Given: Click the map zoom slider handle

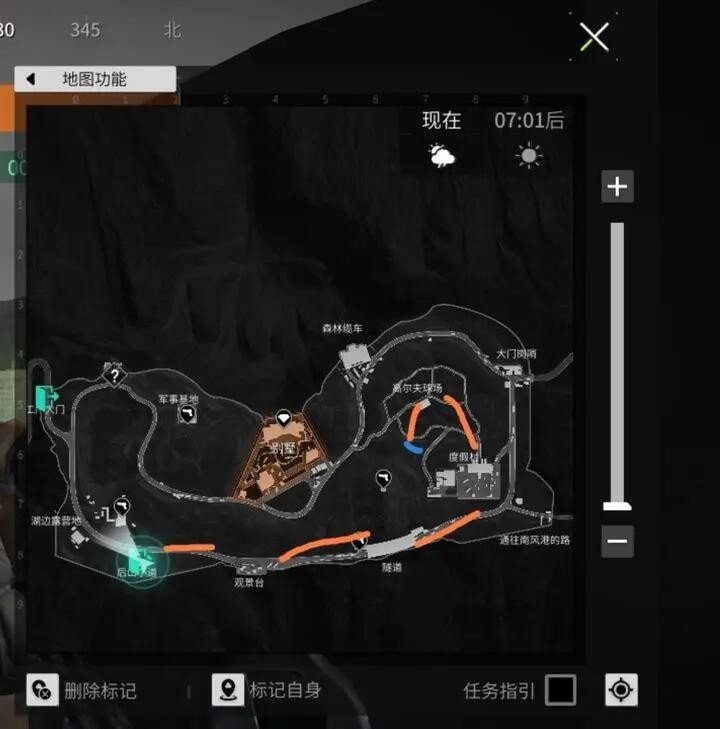Looking at the screenshot, I should (x=617, y=506).
